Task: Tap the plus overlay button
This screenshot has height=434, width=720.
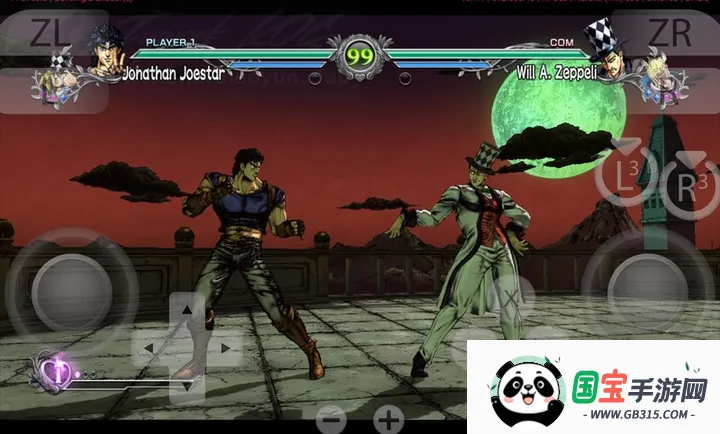Action: coord(389,418)
